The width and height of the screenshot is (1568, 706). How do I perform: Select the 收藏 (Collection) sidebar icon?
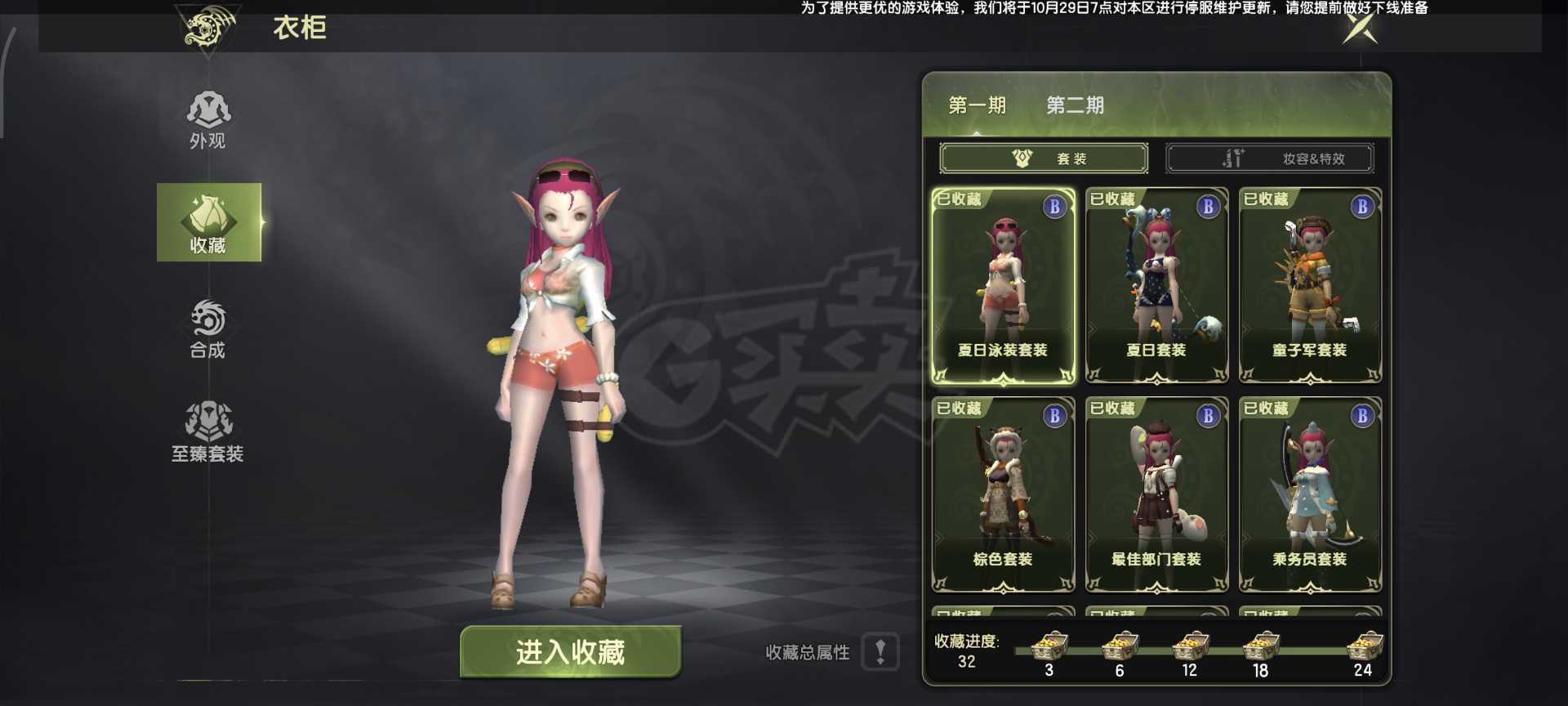209,221
